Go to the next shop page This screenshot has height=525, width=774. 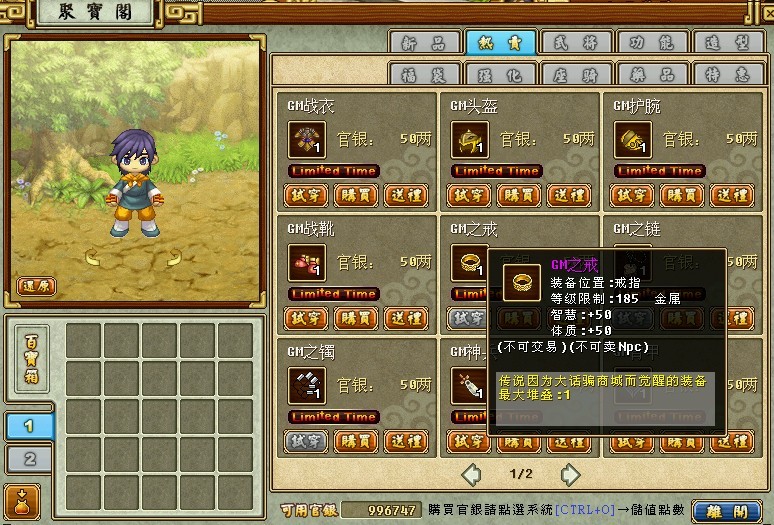click(569, 473)
